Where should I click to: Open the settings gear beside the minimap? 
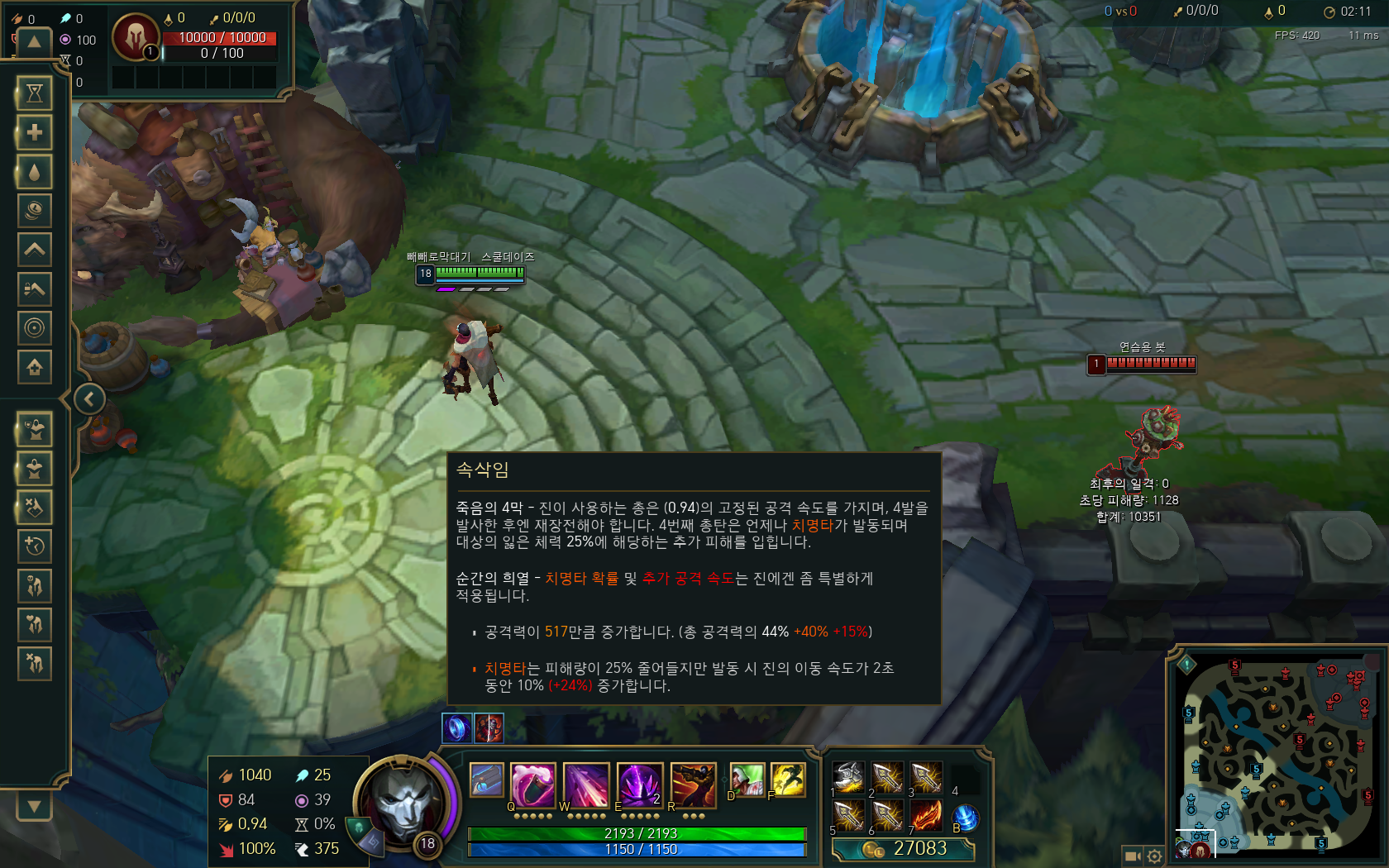click(1155, 856)
